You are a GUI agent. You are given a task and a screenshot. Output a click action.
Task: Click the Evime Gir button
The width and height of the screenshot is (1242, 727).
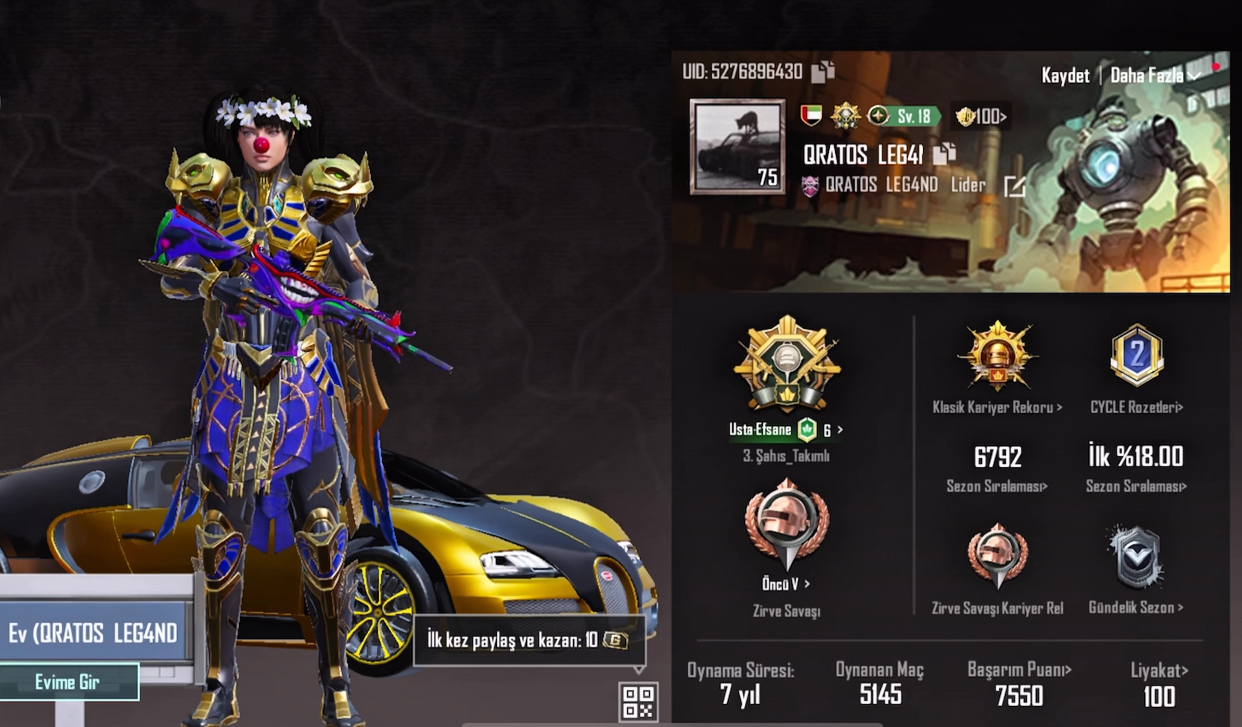tap(68, 682)
